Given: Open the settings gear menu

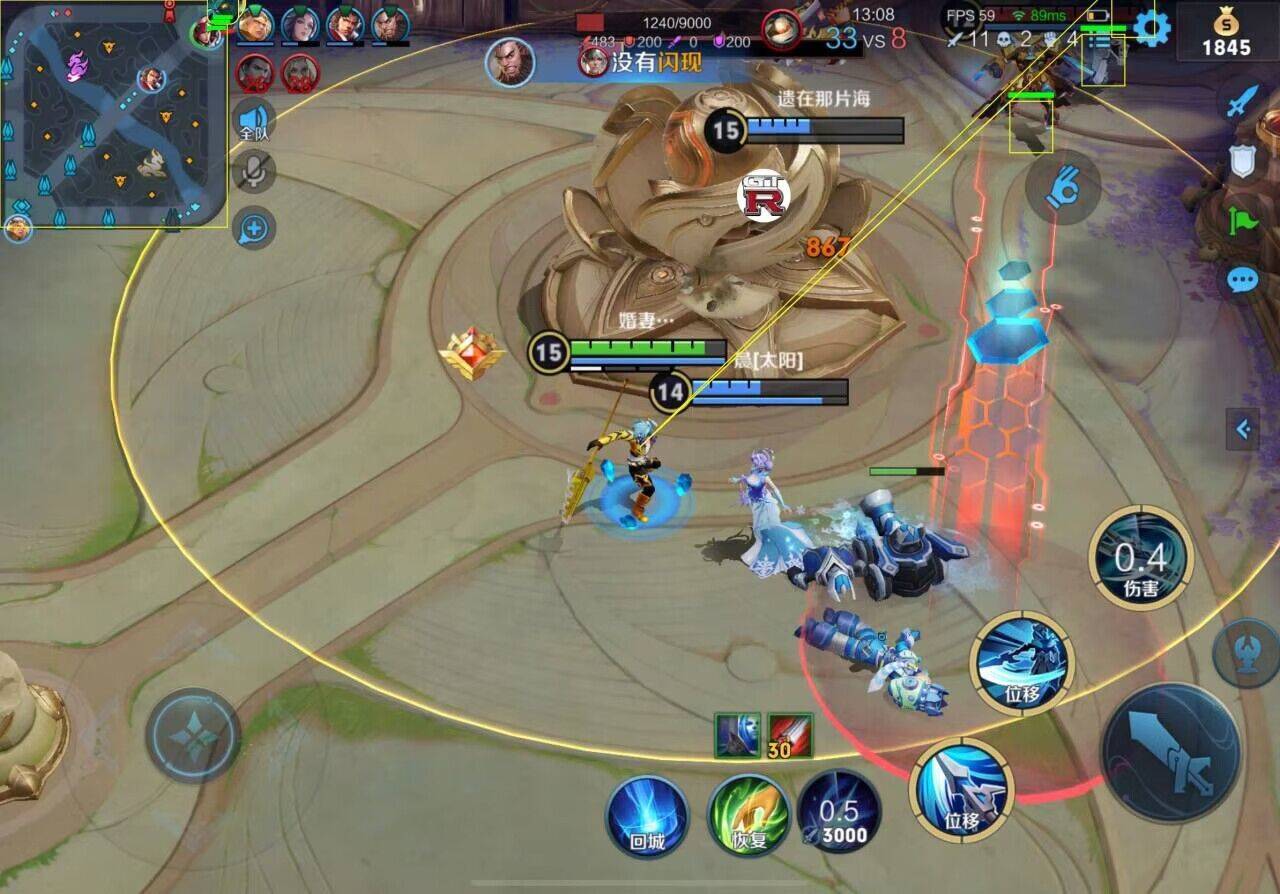Looking at the screenshot, I should point(1151,27).
